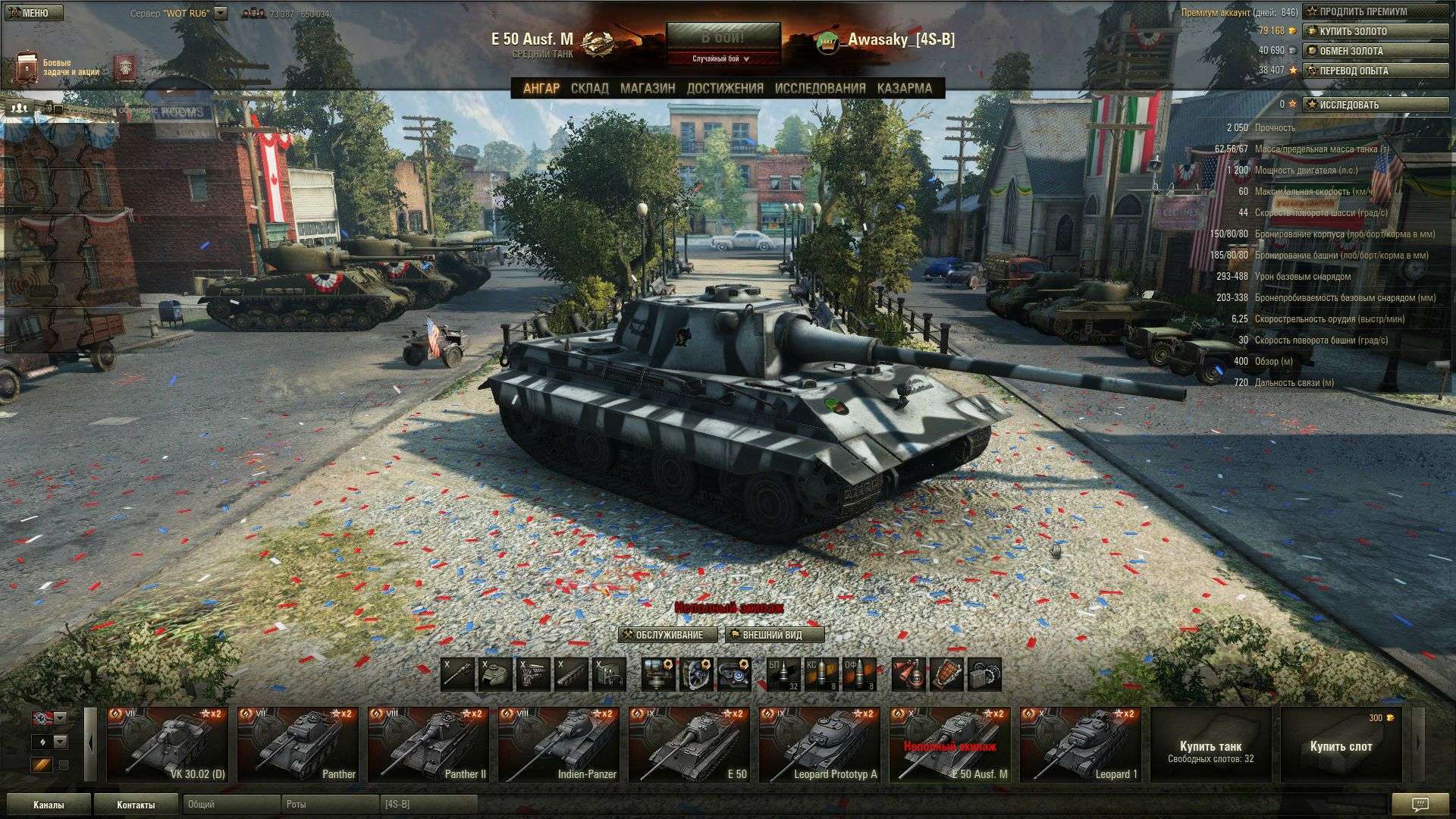The image size is (1456, 819).
Task: Switch to the СКЛАД tab
Action: (x=589, y=88)
